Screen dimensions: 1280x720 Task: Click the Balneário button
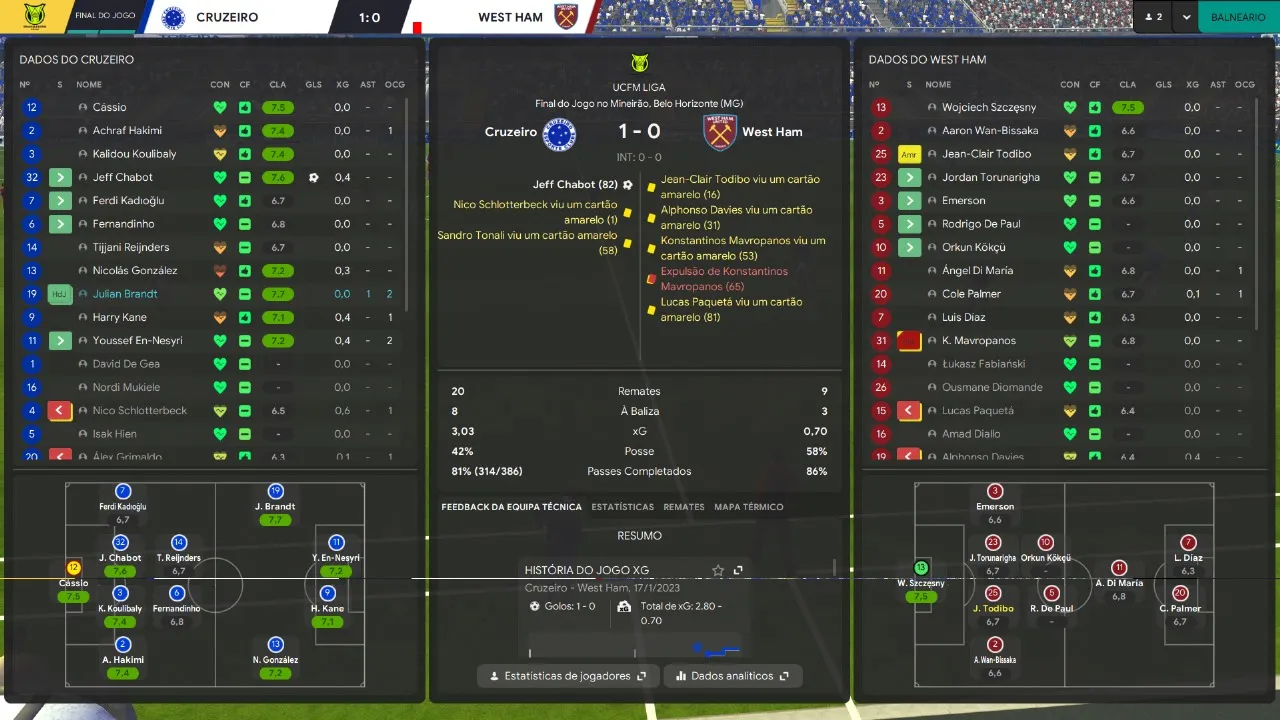(x=1238, y=17)
